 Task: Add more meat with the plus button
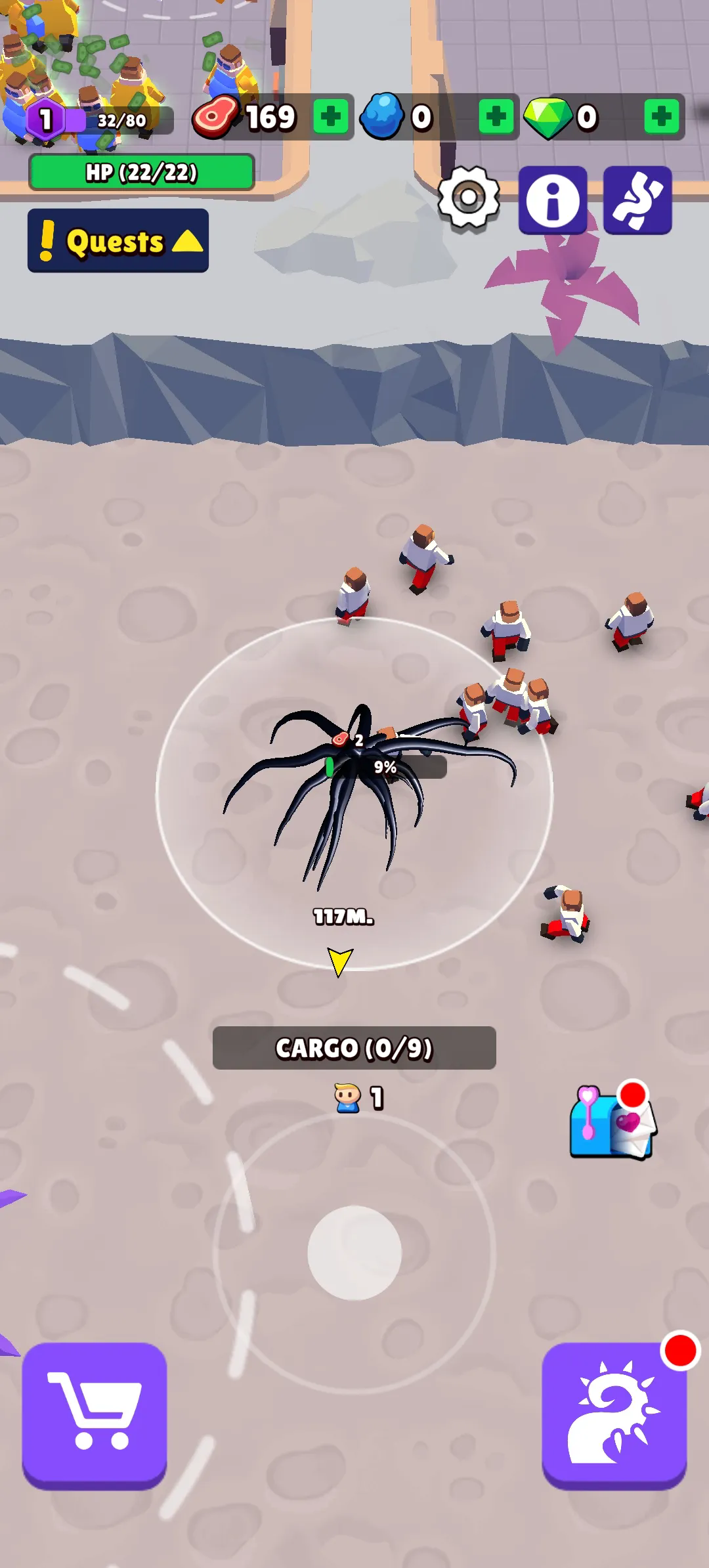(x=330, y=117)
